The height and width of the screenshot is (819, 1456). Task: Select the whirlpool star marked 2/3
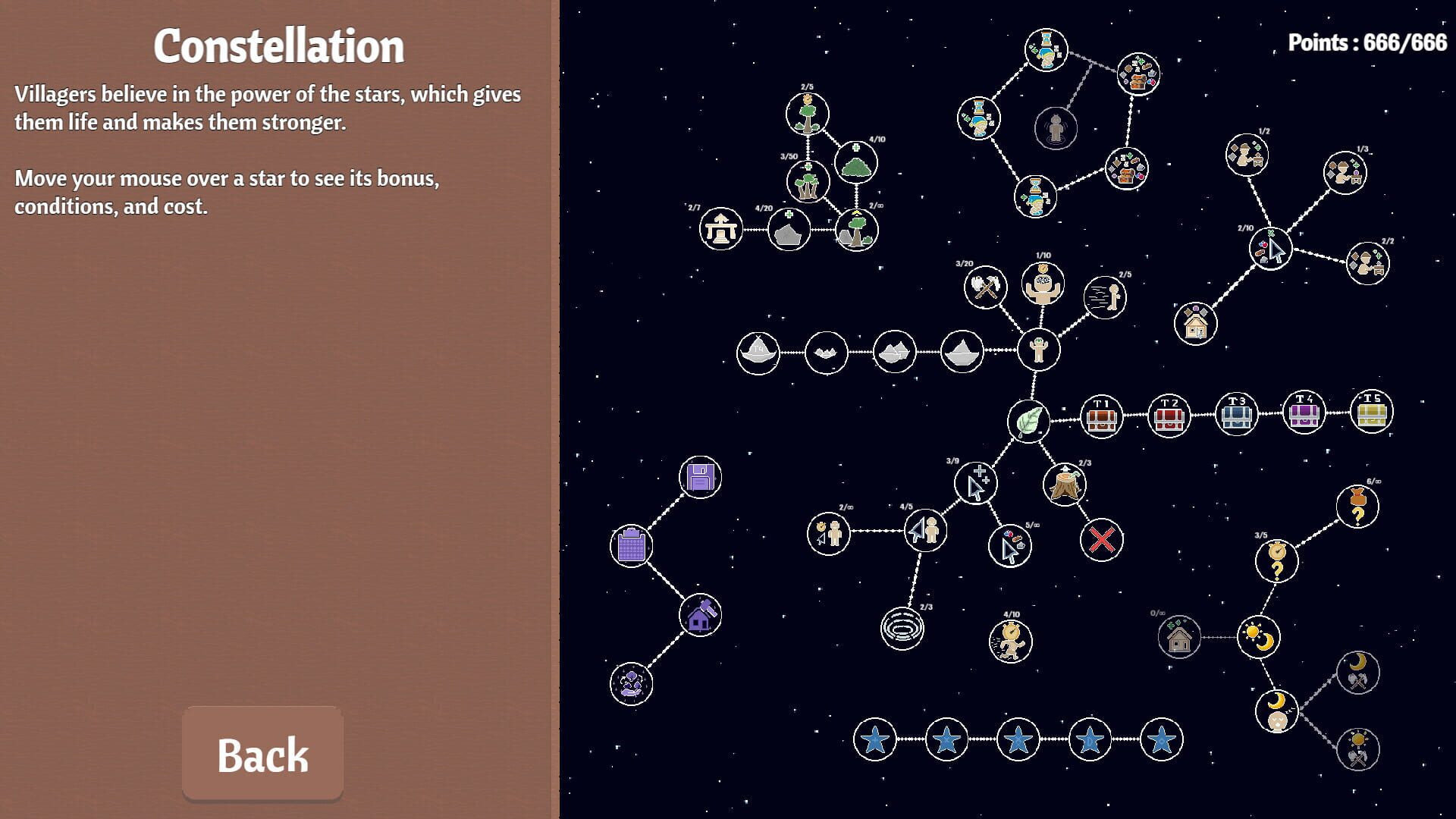[x=904, y=629]
